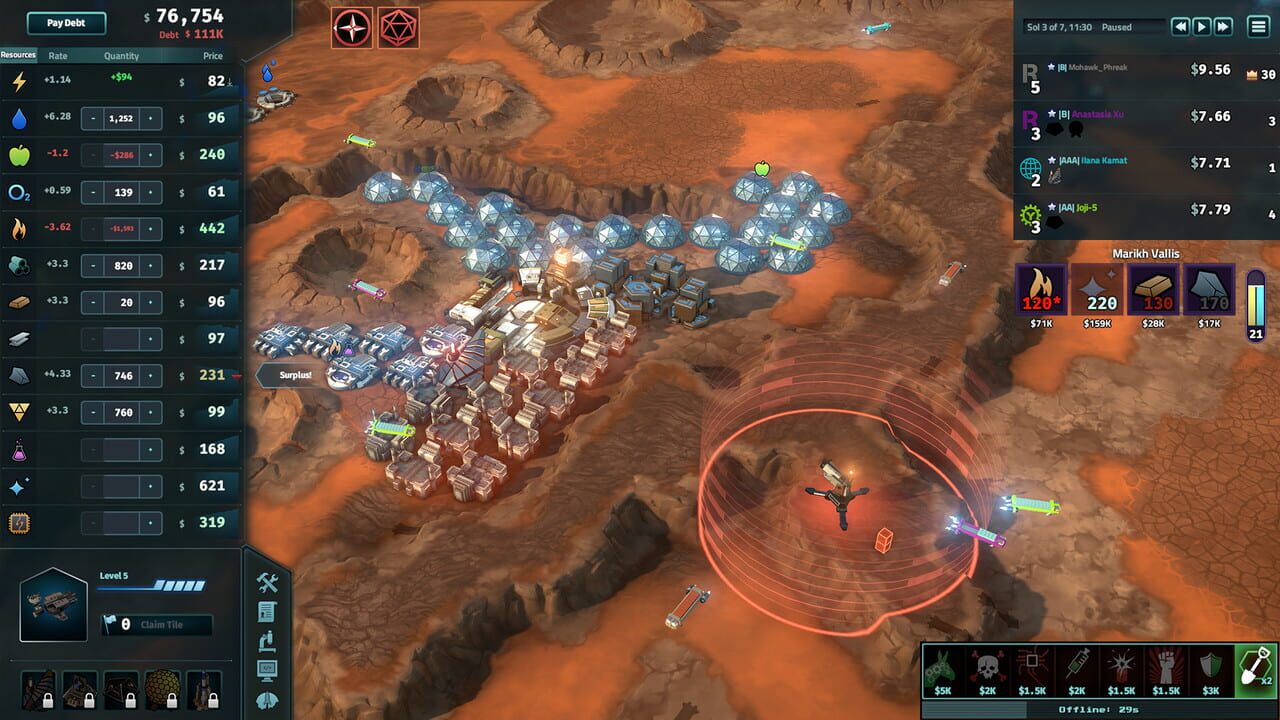Open the computer monitor panel
Image resolution: width=1280 pixels, height=720 pixels.
pos(267,669)
